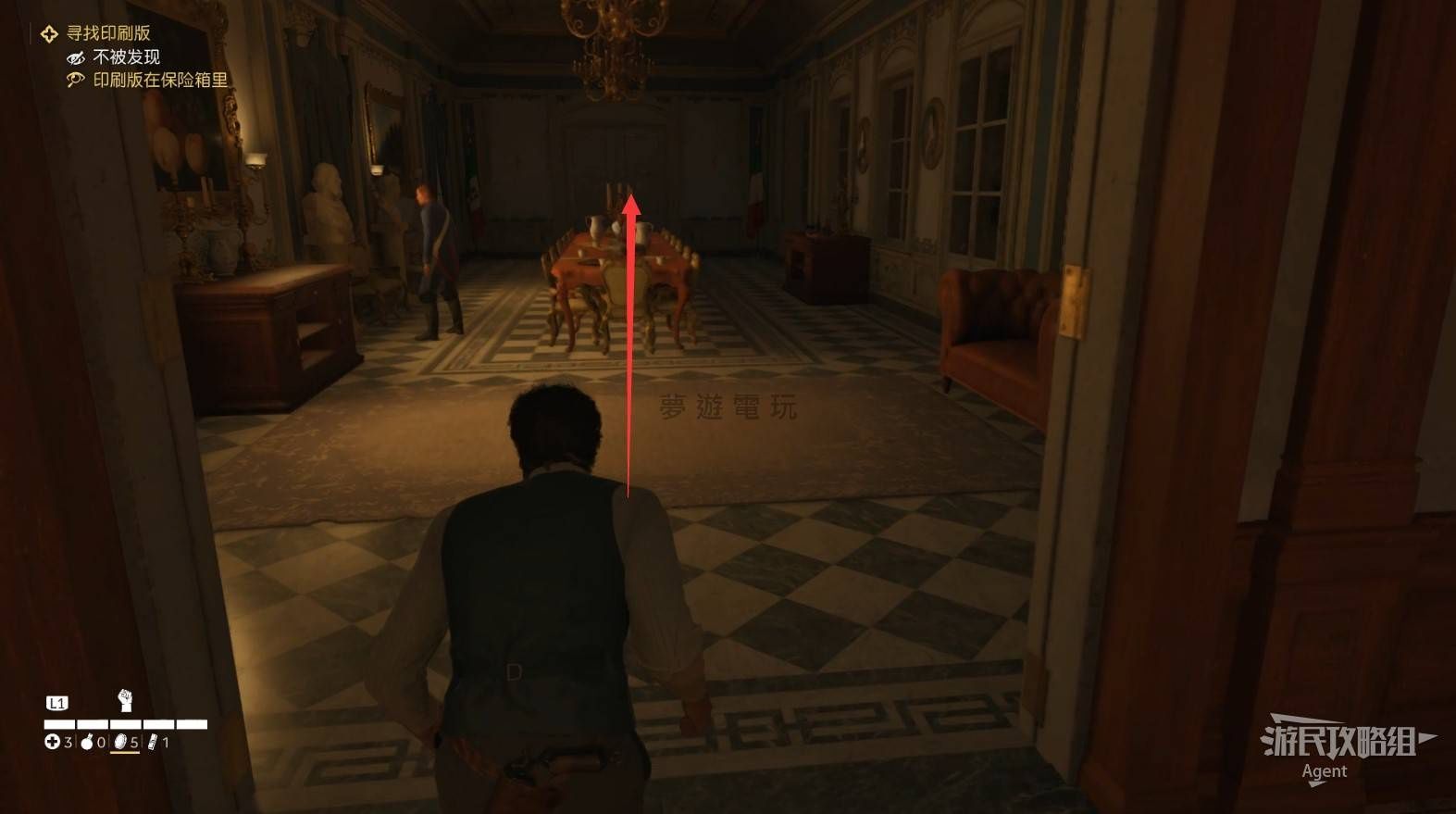Use the health bandage item icon

53,742
